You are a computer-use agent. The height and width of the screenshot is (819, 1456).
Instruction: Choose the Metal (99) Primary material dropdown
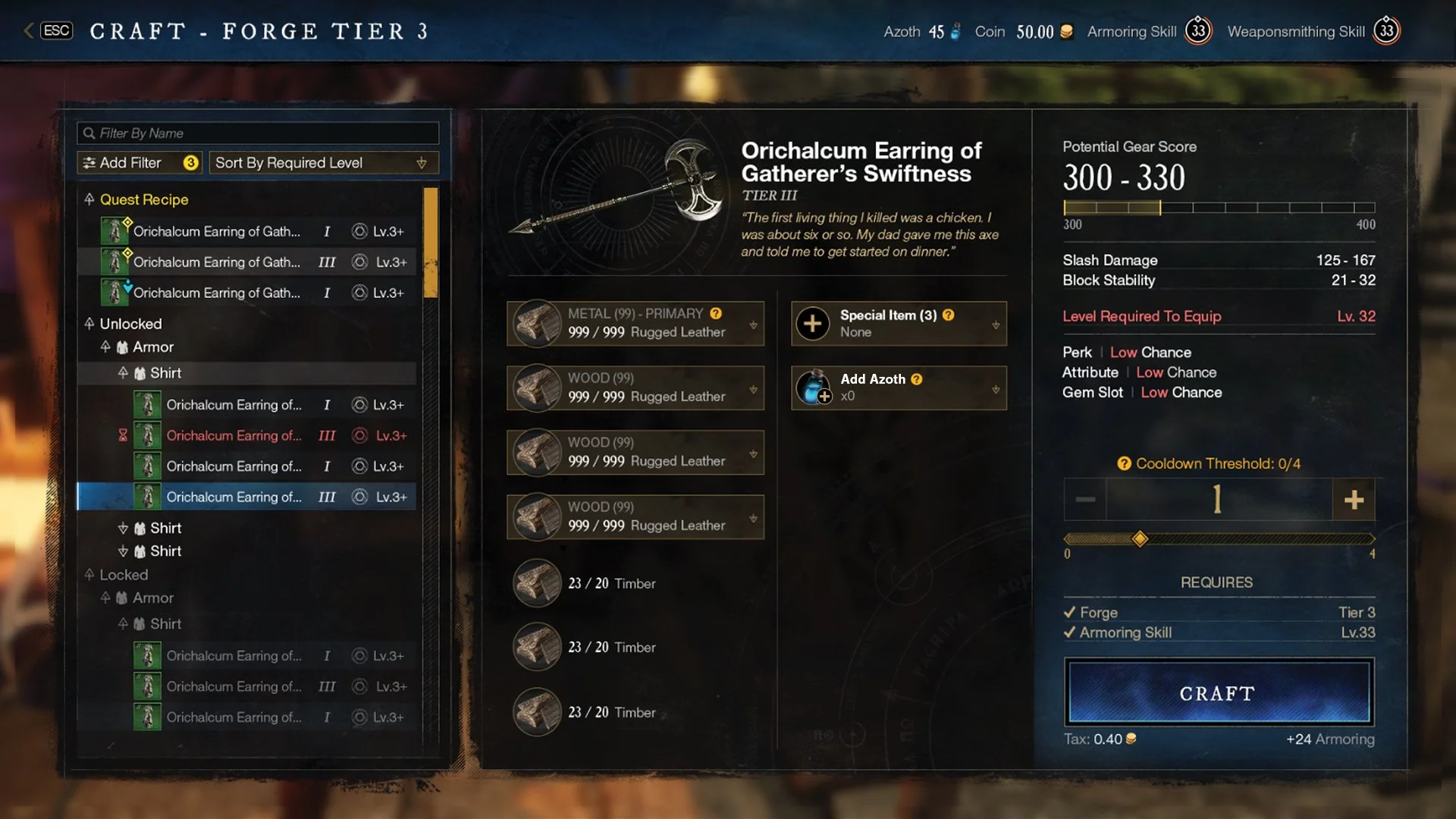point(635,324)
